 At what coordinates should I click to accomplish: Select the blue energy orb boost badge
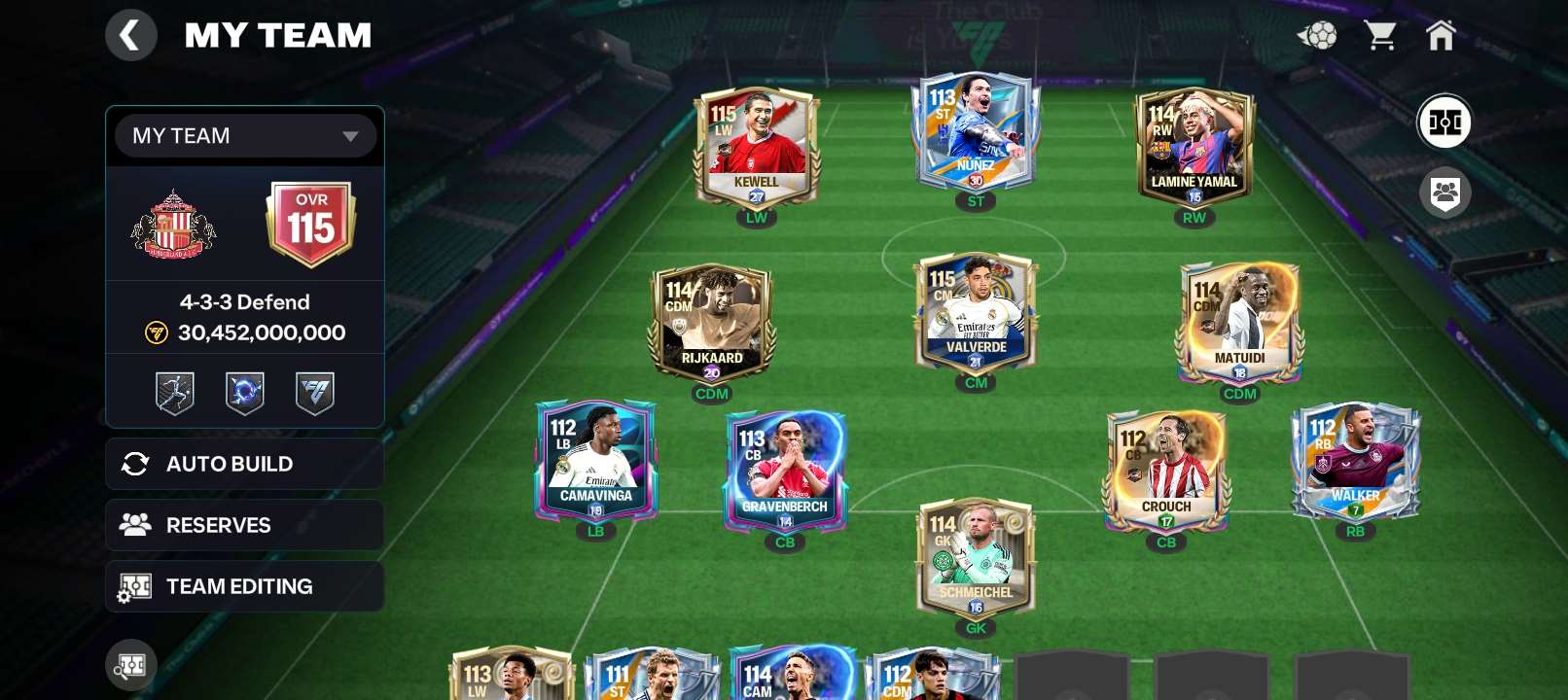244,392
